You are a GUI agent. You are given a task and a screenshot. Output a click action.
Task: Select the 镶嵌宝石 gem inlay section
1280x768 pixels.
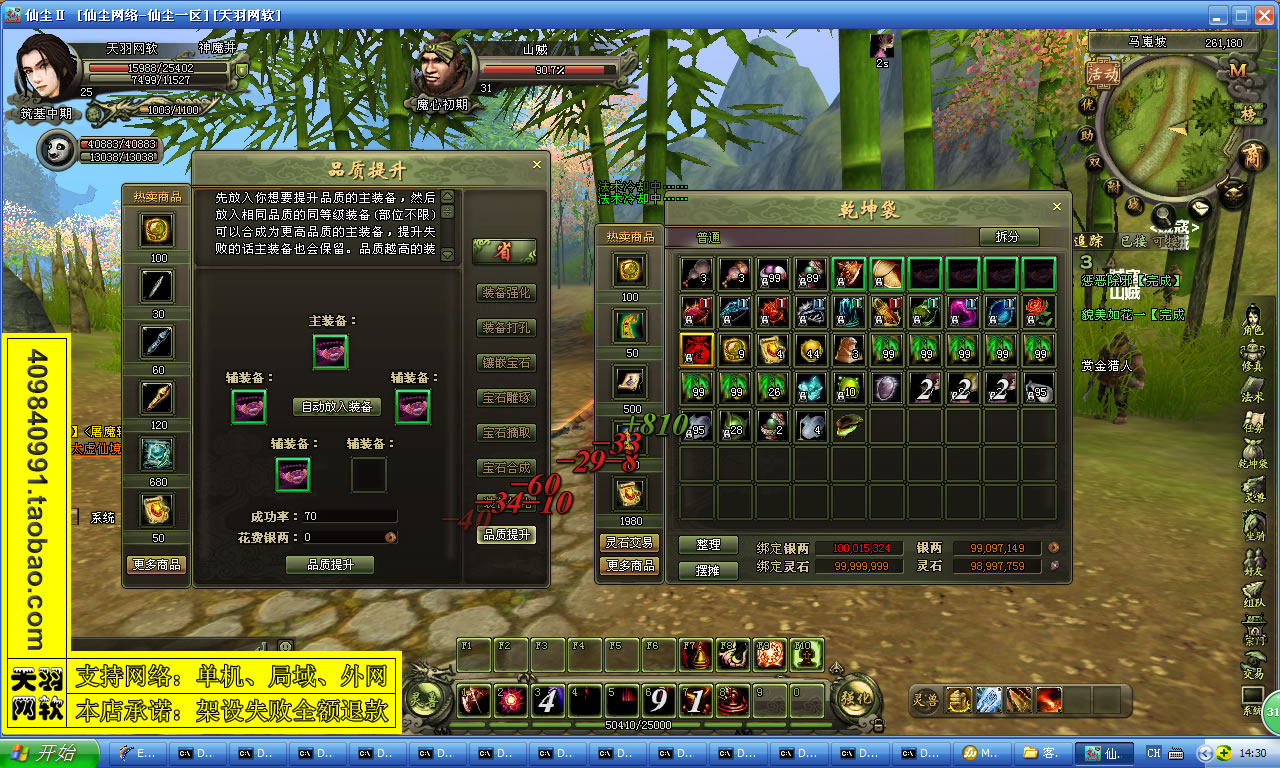(x=507, y=362)
